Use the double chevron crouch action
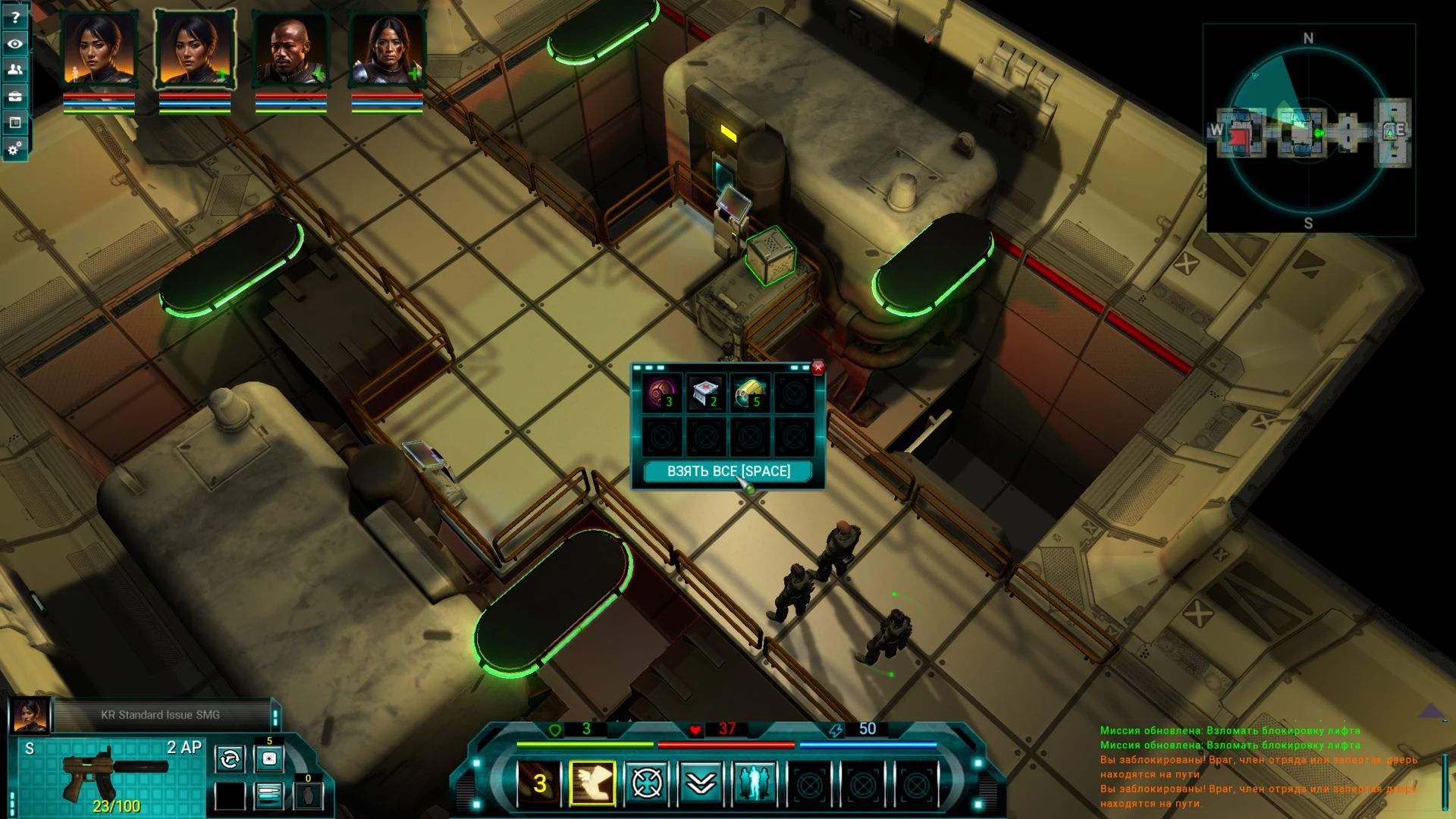Viewport: 1456px width, 819px height. coord(701,783)
